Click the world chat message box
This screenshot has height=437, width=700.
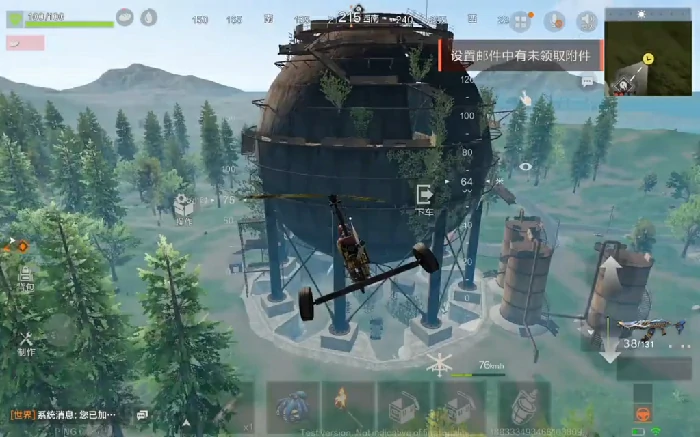(68, 414)
